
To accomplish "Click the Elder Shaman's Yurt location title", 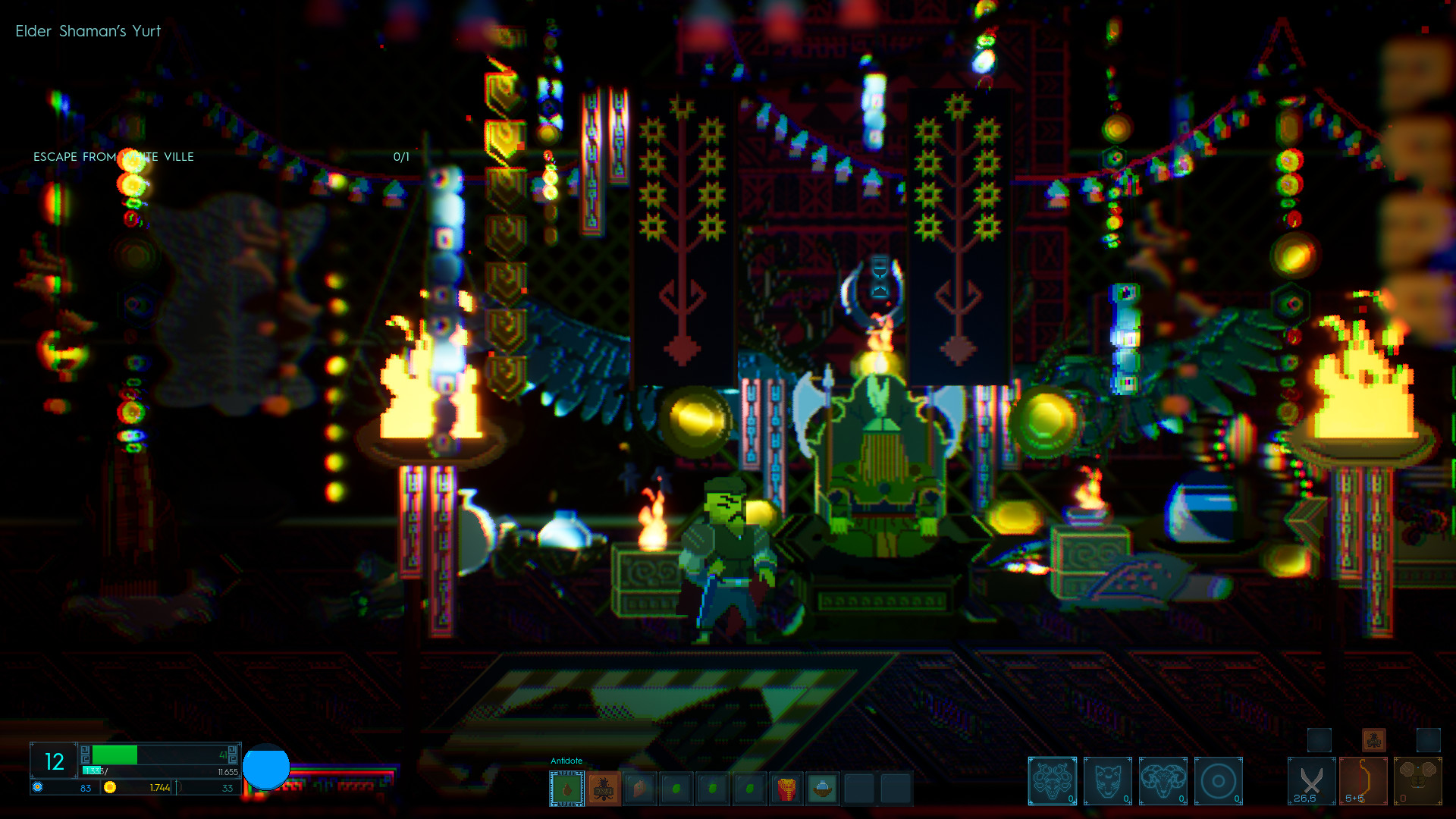I will pyautogui.click(x=87, y=31).
